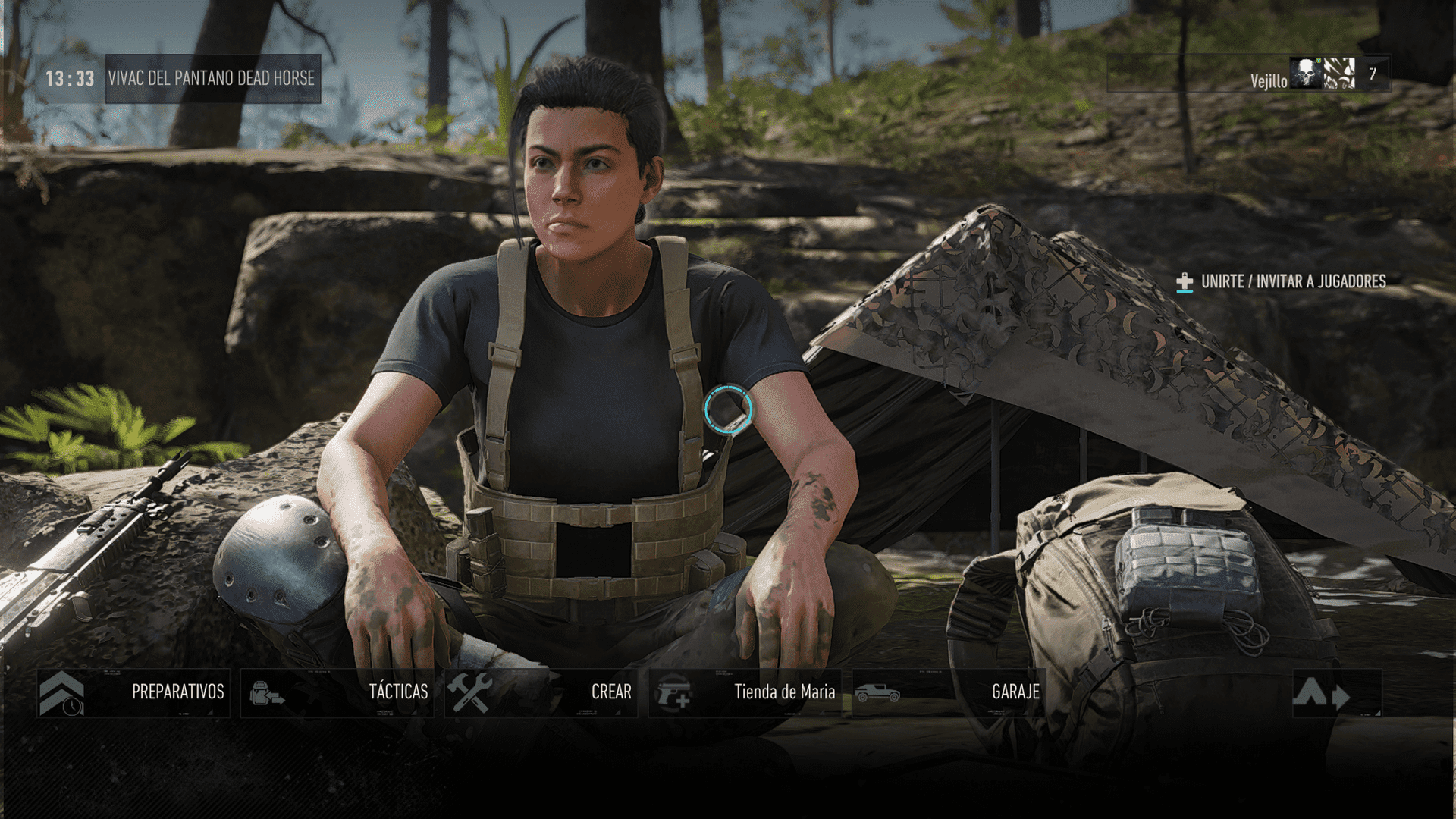Choose Unirte / Invitar a Jugadores
Screen dimensions: 1456x819
[x=1282, y=281]
